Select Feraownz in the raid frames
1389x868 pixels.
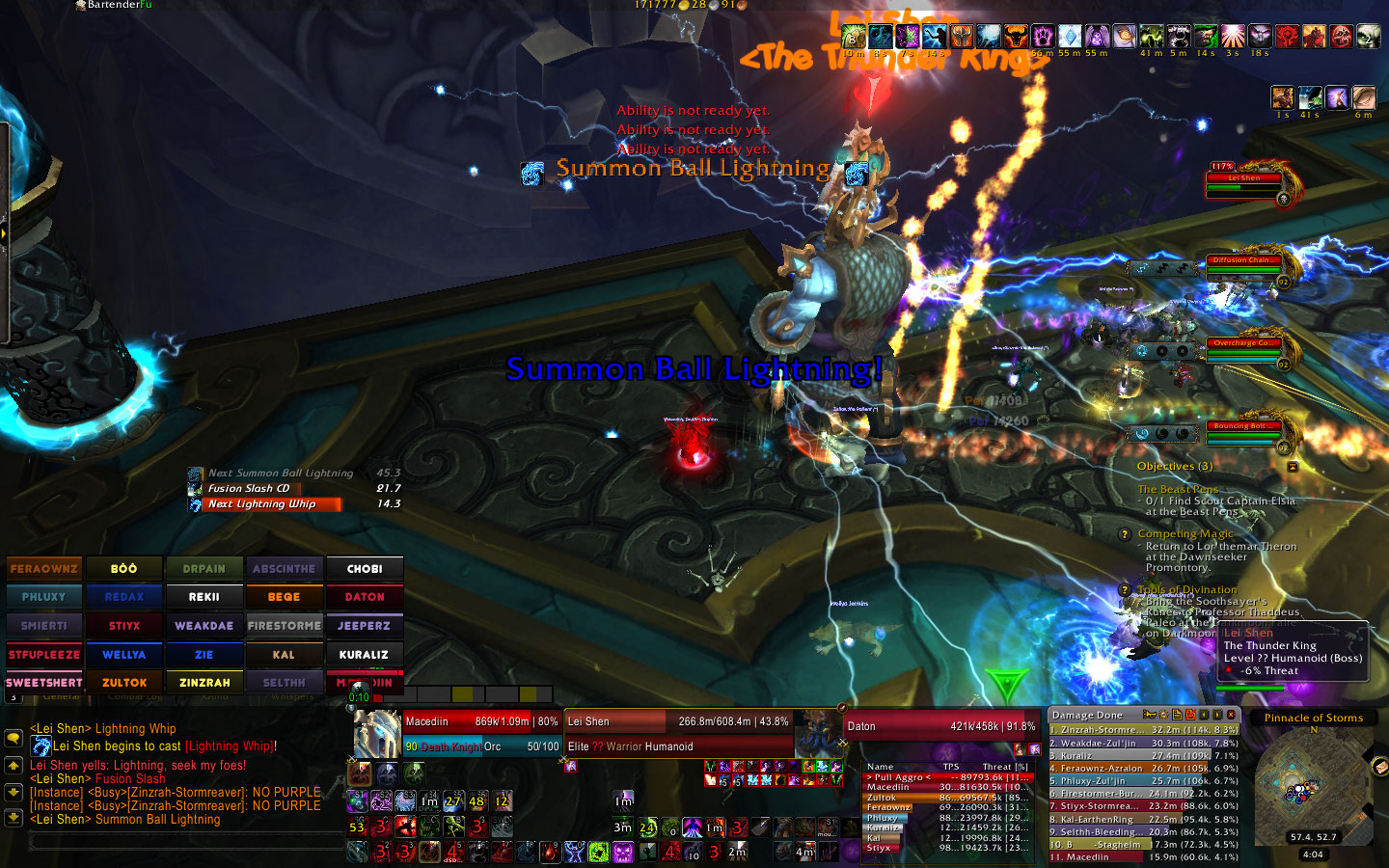point(44,569)
